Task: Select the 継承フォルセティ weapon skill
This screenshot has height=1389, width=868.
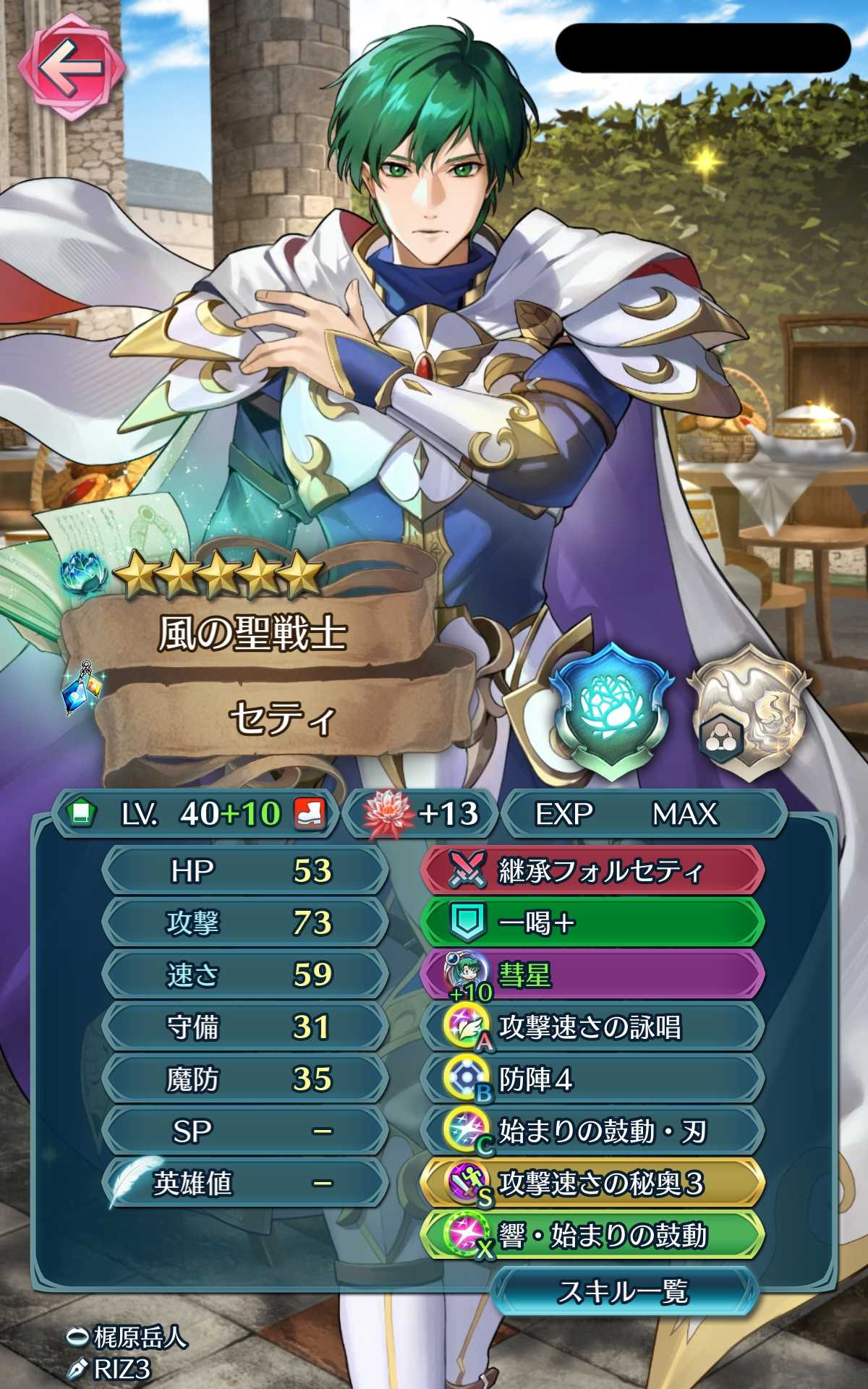Action: point(592,871)
